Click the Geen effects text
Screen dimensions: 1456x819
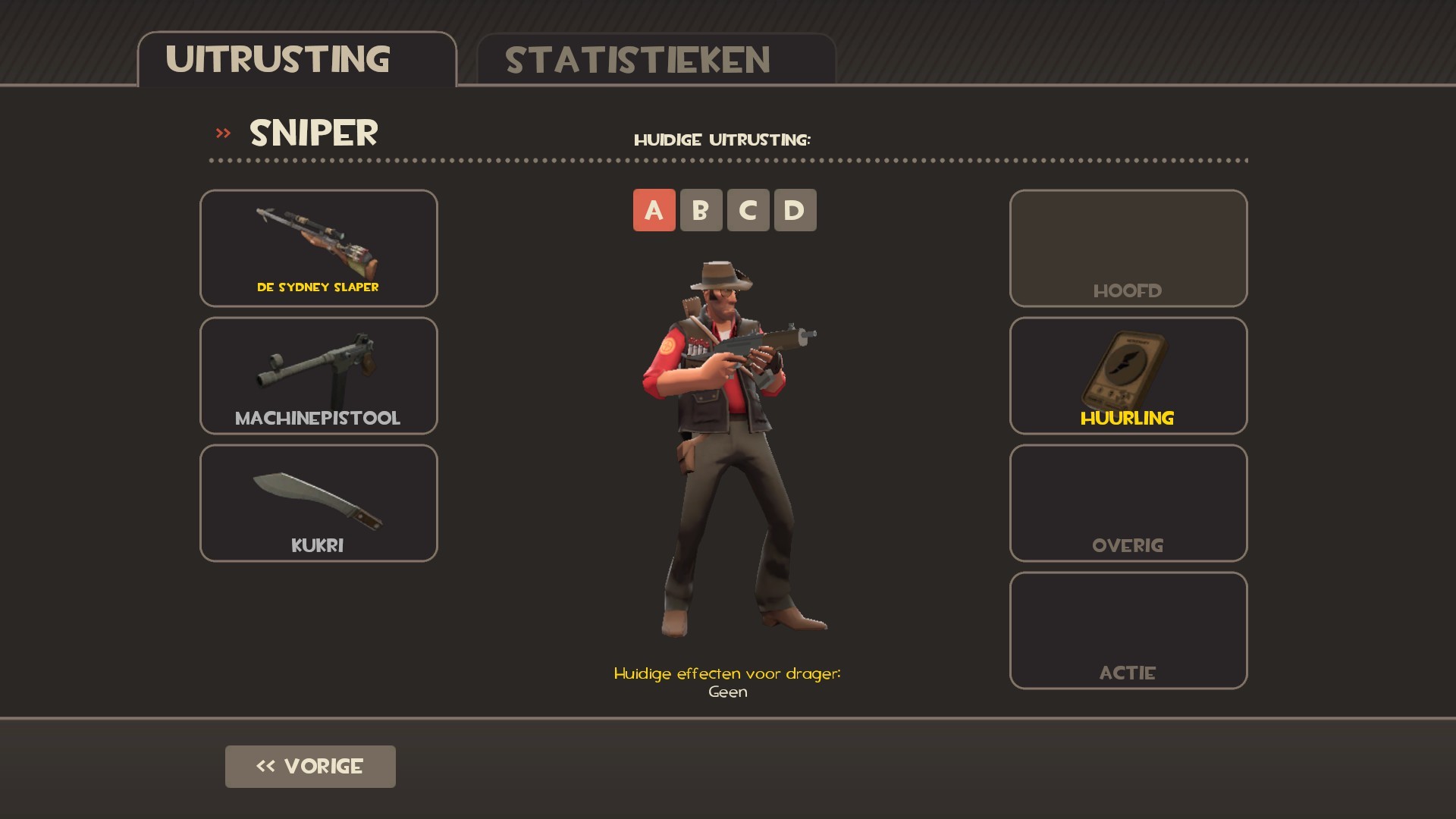pos(727,691)
